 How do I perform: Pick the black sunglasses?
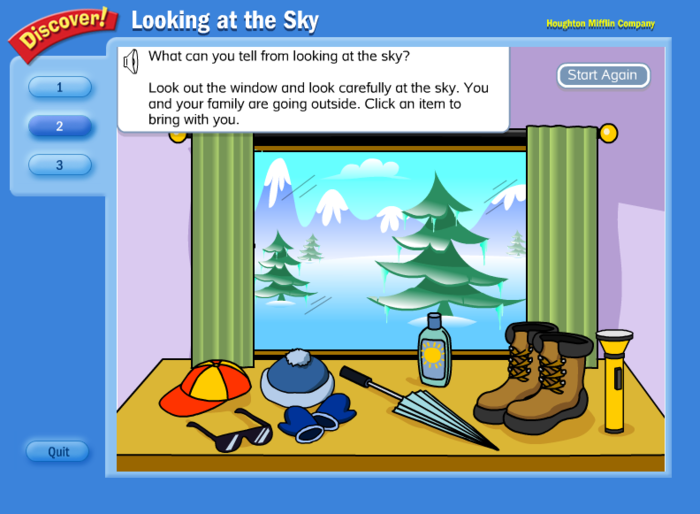(229, 431)
